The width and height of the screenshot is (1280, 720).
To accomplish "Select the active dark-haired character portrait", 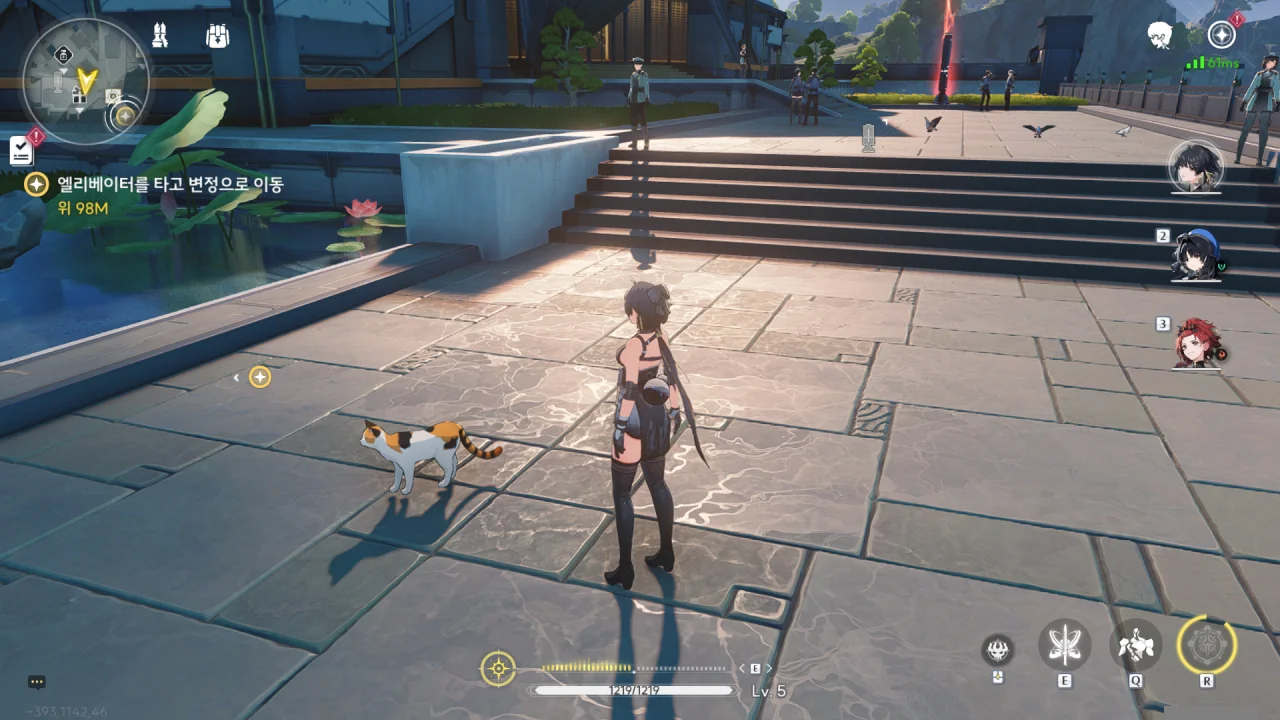I will [x=1195, y=167].
